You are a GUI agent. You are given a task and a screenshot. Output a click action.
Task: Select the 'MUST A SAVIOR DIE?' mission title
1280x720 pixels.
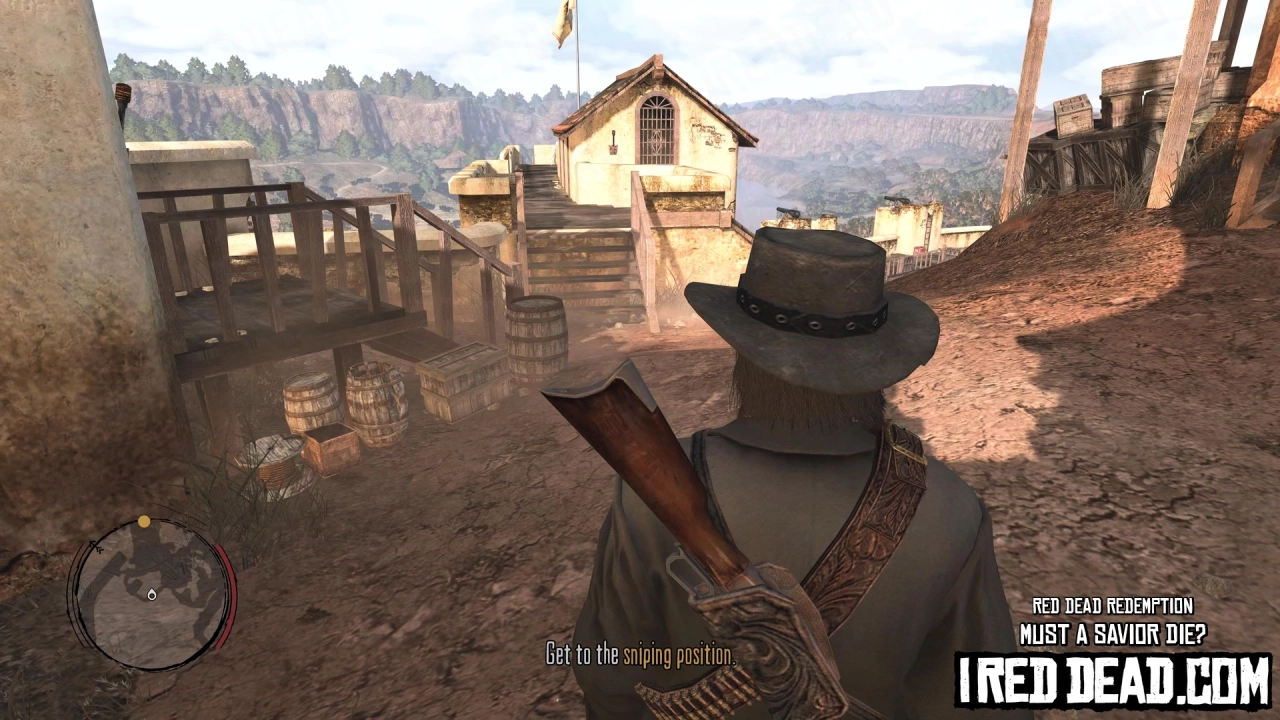click(1116, 630)
